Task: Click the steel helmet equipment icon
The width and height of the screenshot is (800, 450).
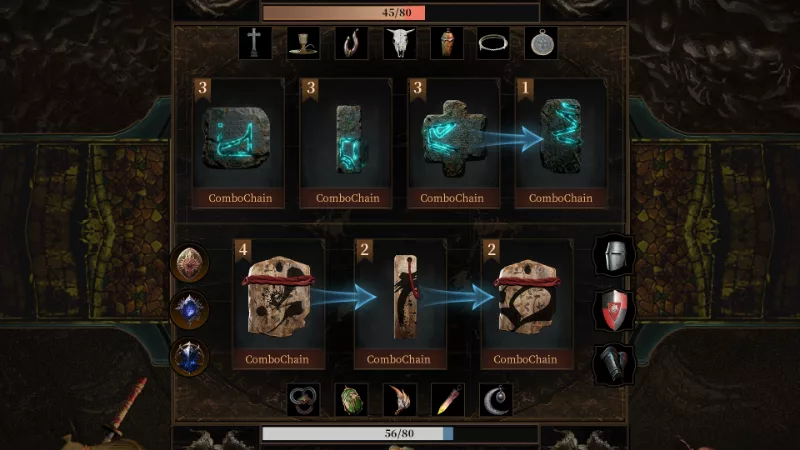Action: tap(613, 256)
